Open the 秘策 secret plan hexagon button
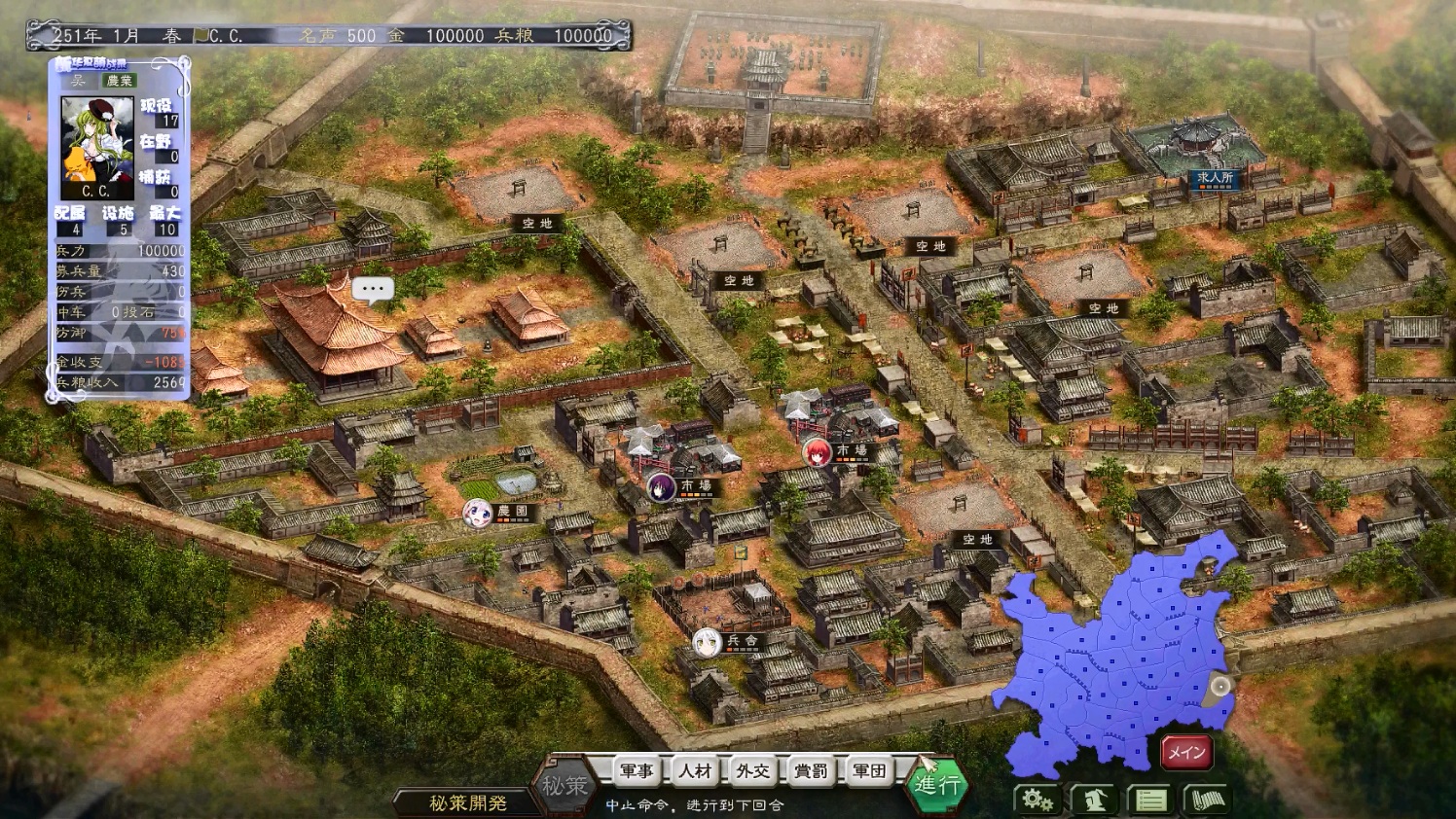 pos(564,785)
